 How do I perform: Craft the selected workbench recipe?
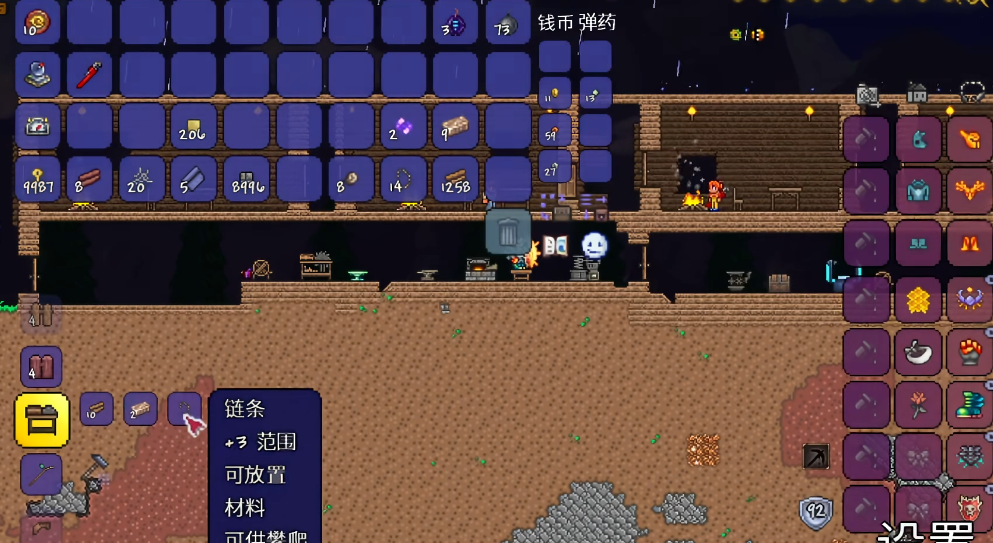(x=42, y=420)
